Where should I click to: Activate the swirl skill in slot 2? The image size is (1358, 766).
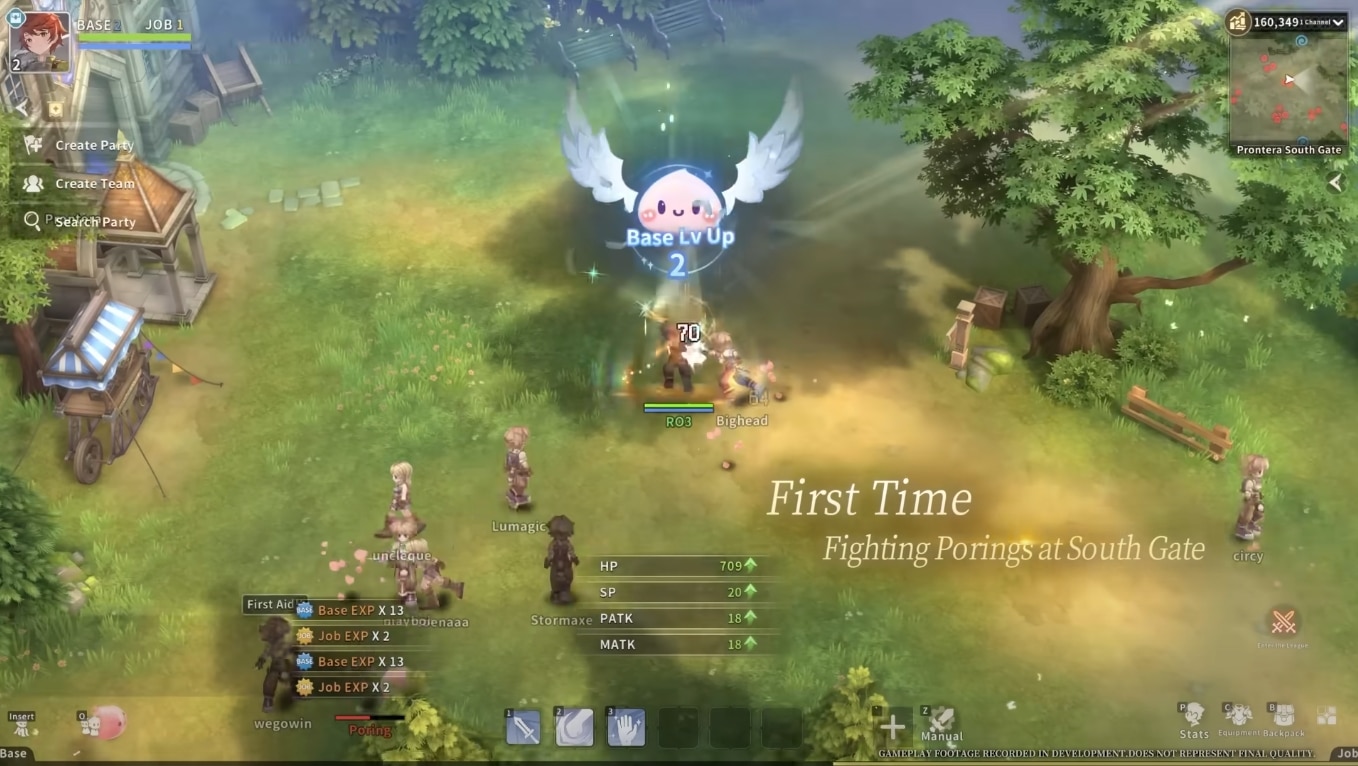click(x=574, y=728)
